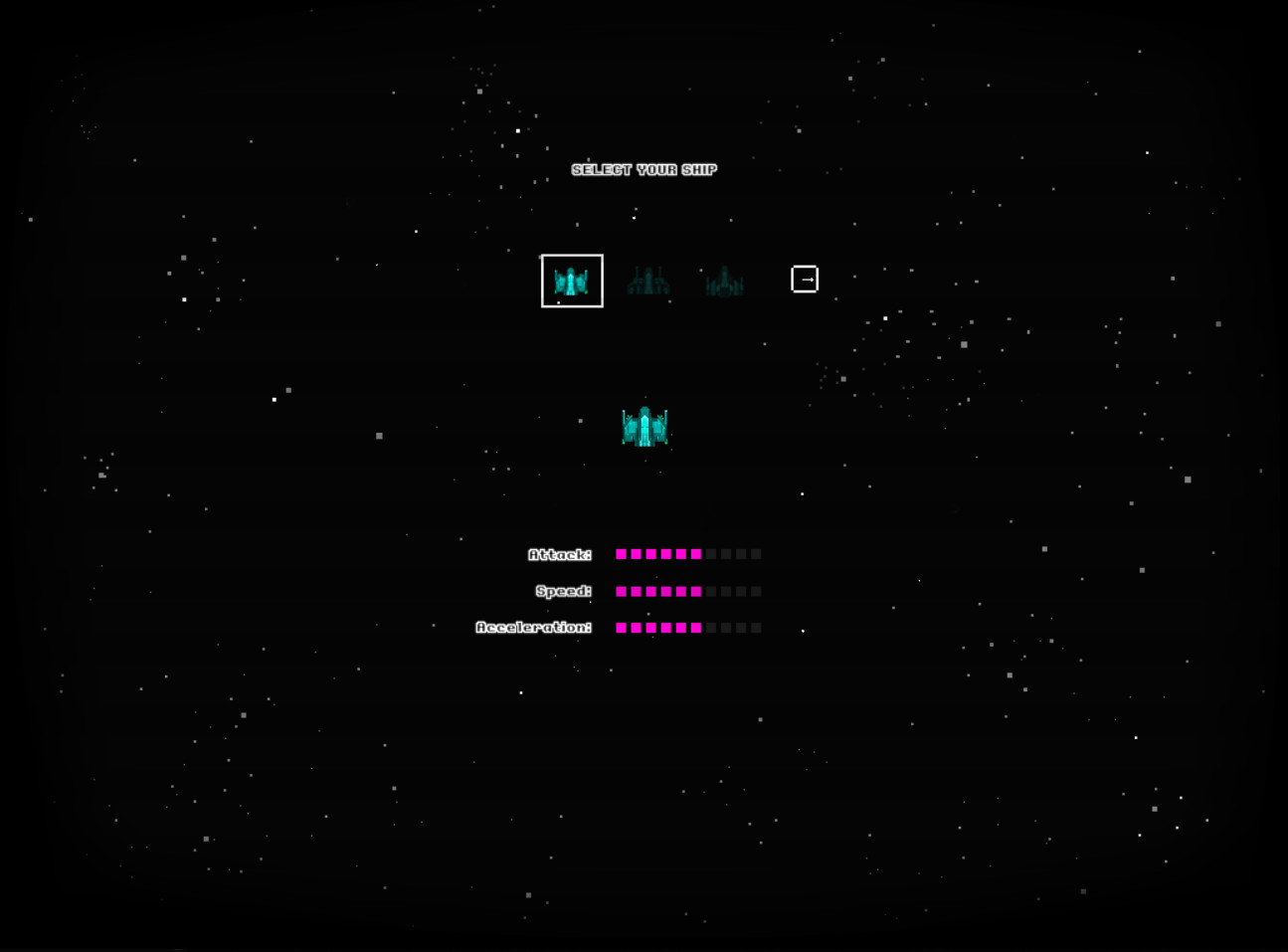The height and width of the screenshot is (952, 1288).
Task: Click the filled pink Attack stat bar
Action: (x=659, y=553)
